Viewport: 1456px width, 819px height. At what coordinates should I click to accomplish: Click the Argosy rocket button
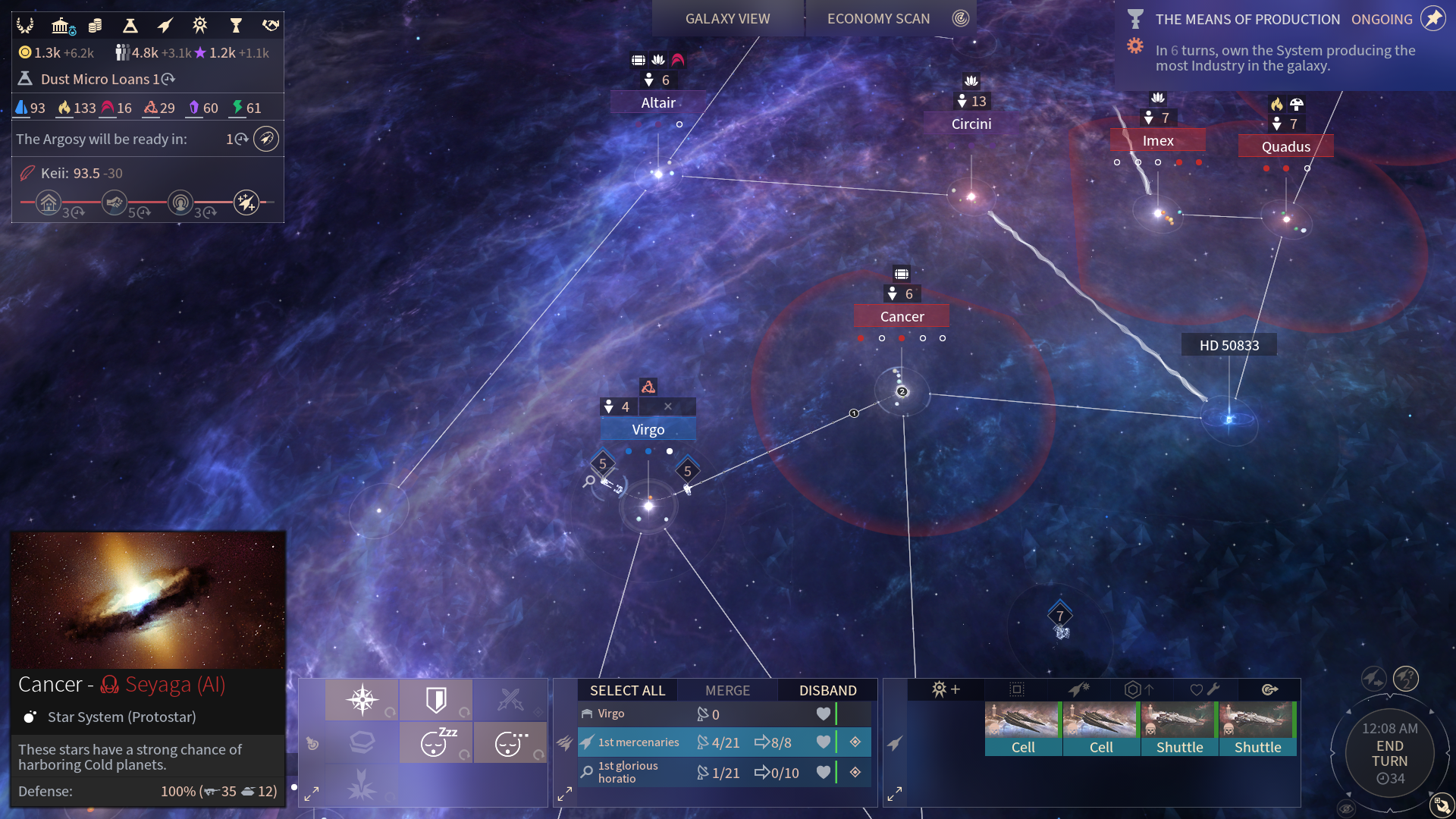pos(265,139)
